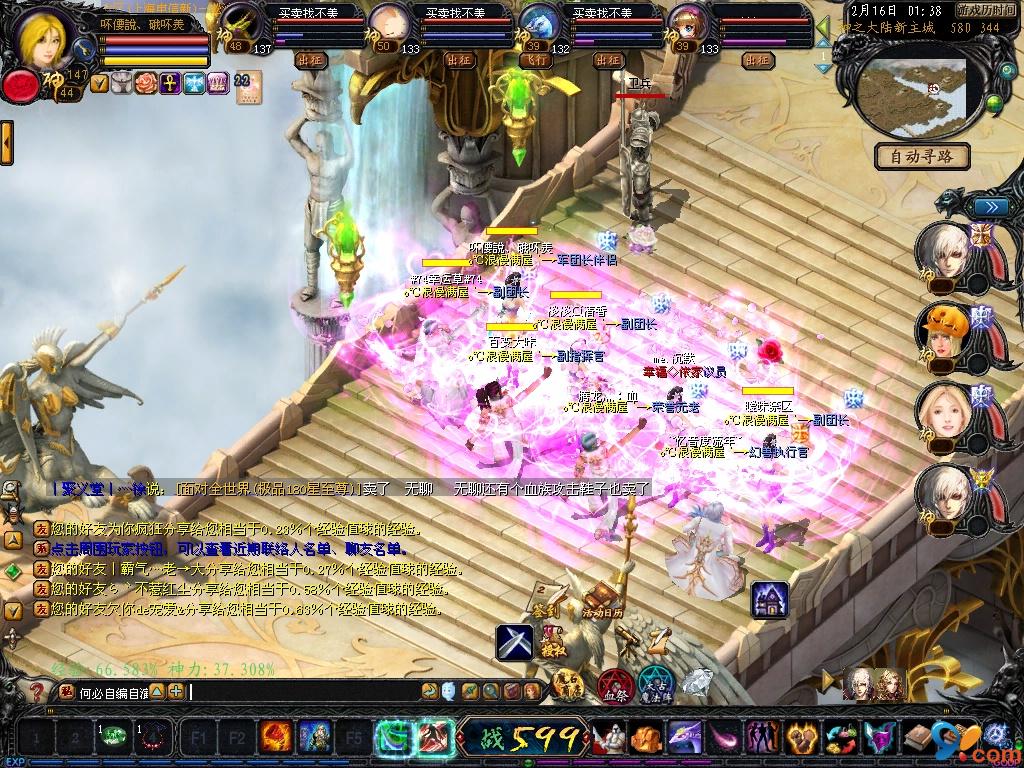Select the orange-helmet teammate portrait
The width and height of the screenshot is (1024, 768).
[x=941, y=333]
